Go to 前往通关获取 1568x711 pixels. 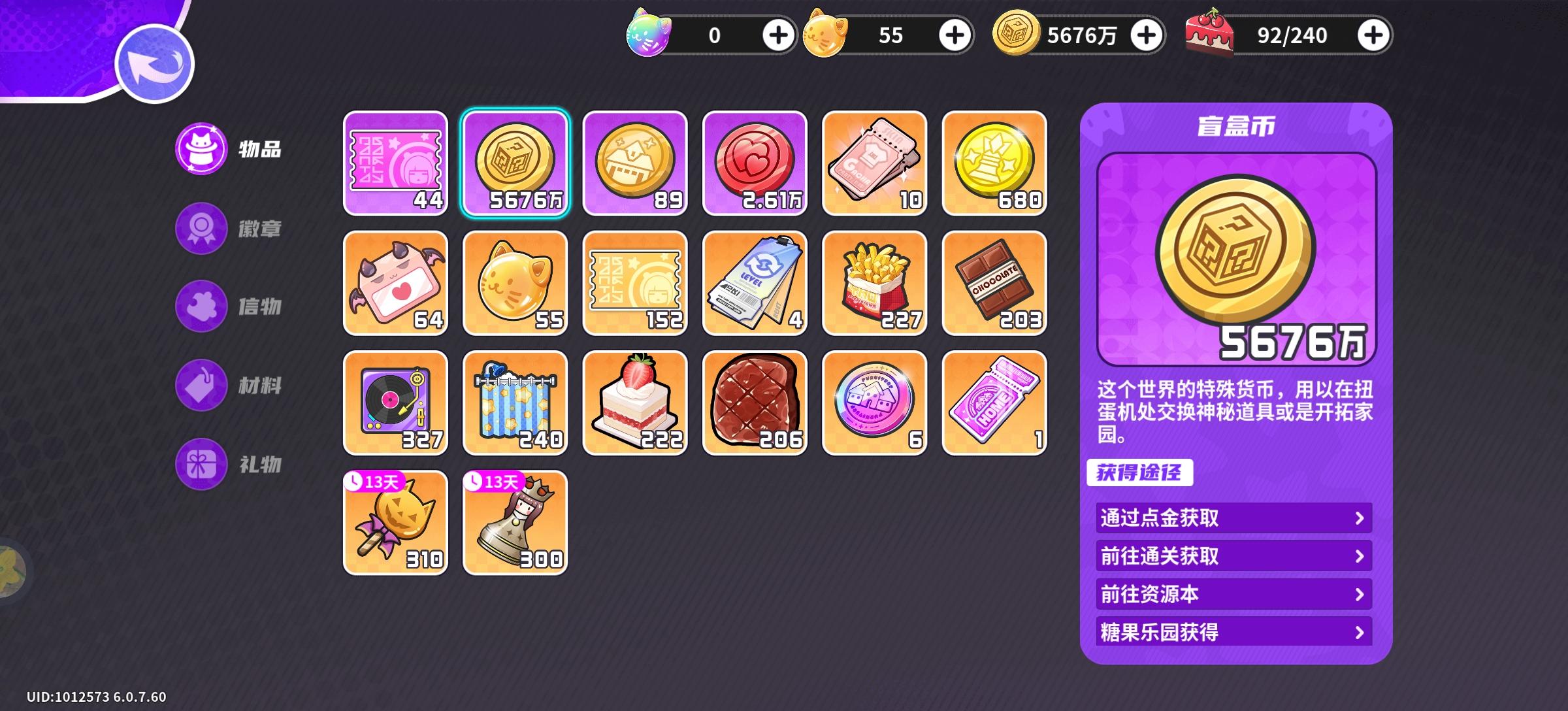click(1232, 555)
